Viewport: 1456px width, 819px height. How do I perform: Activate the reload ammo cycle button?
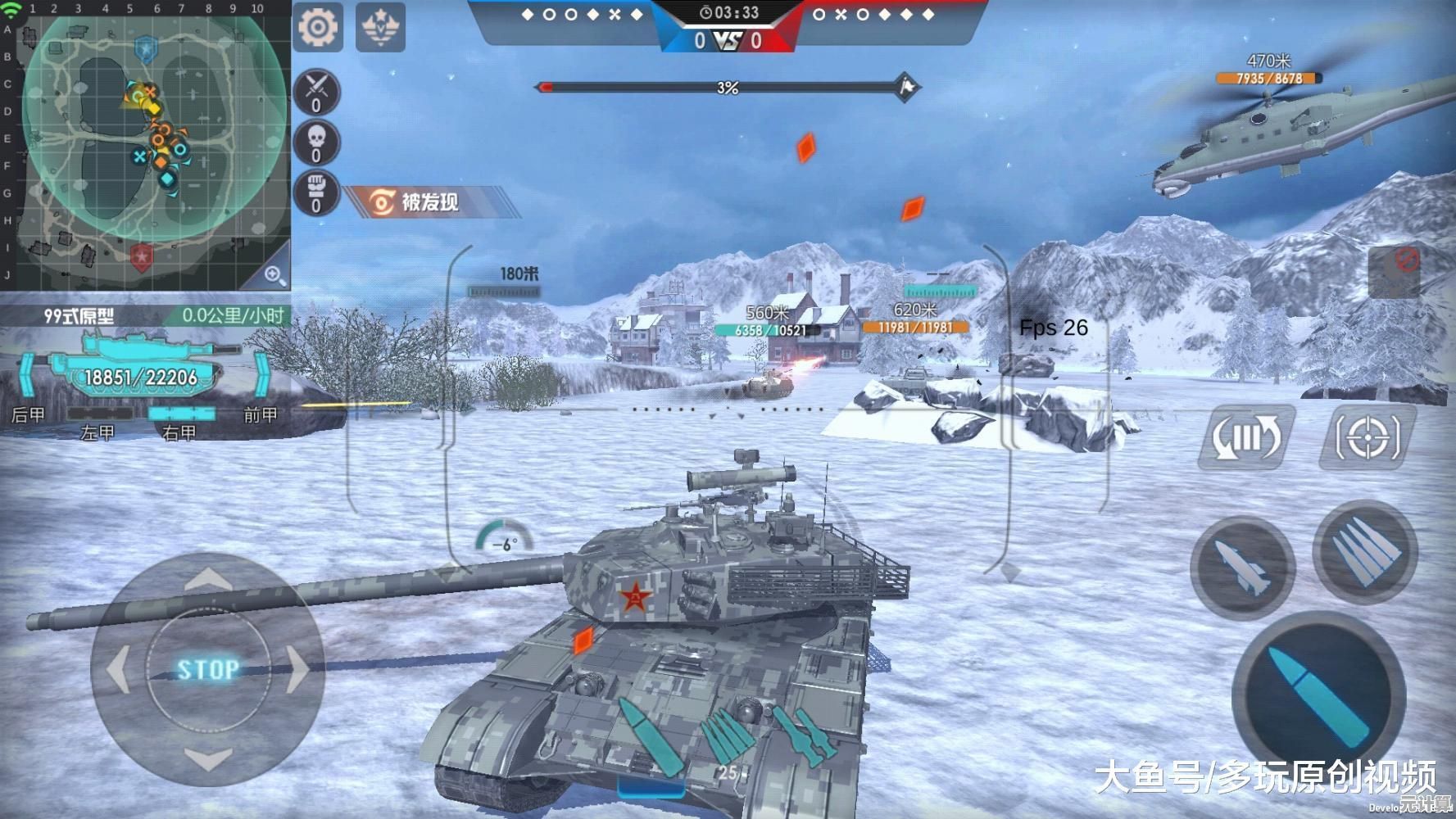point(1246,437)
